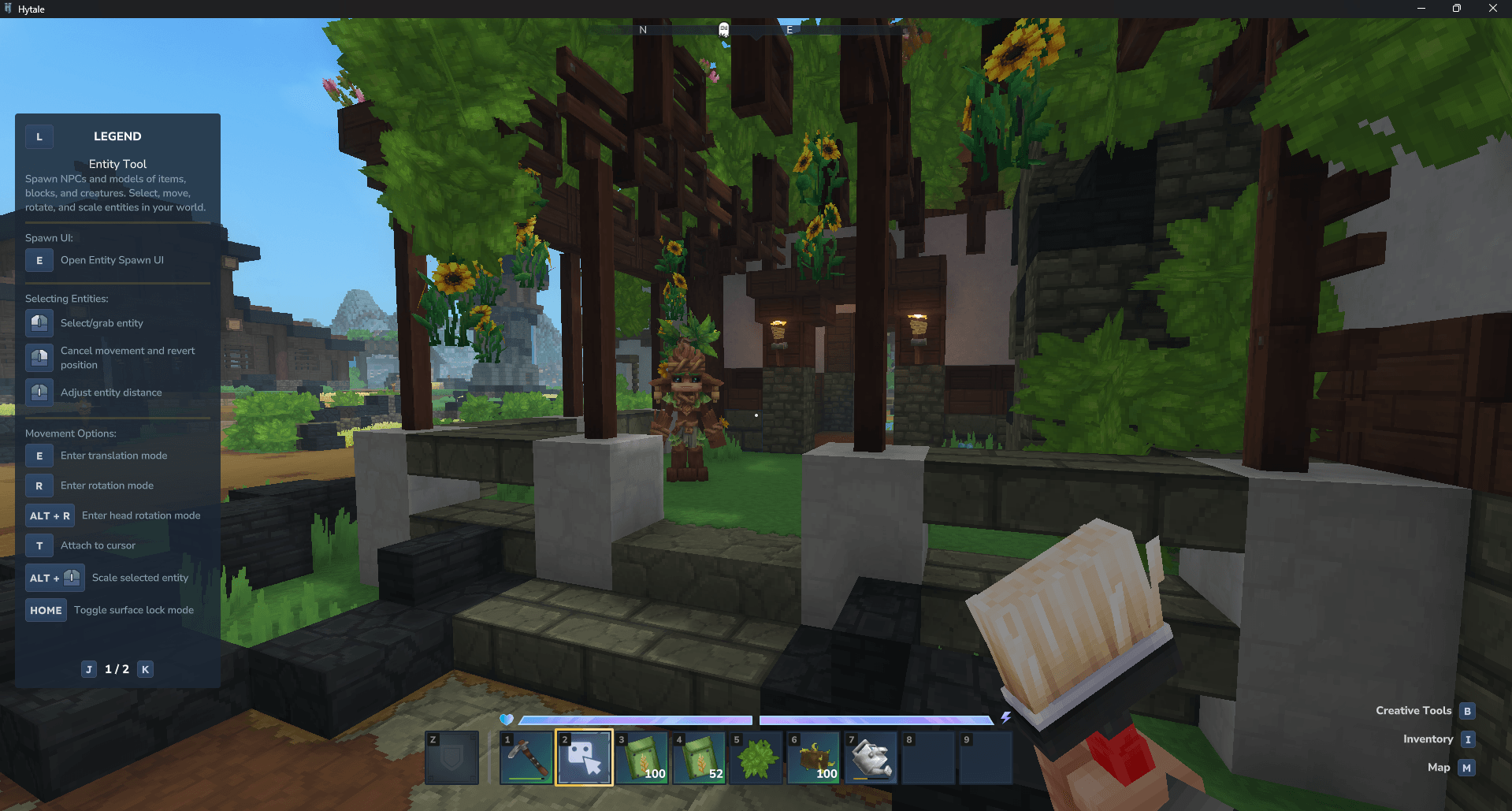Minimize the Hytale window
The height and width of the screenshot is (811, 1512).
[1421, 9]
